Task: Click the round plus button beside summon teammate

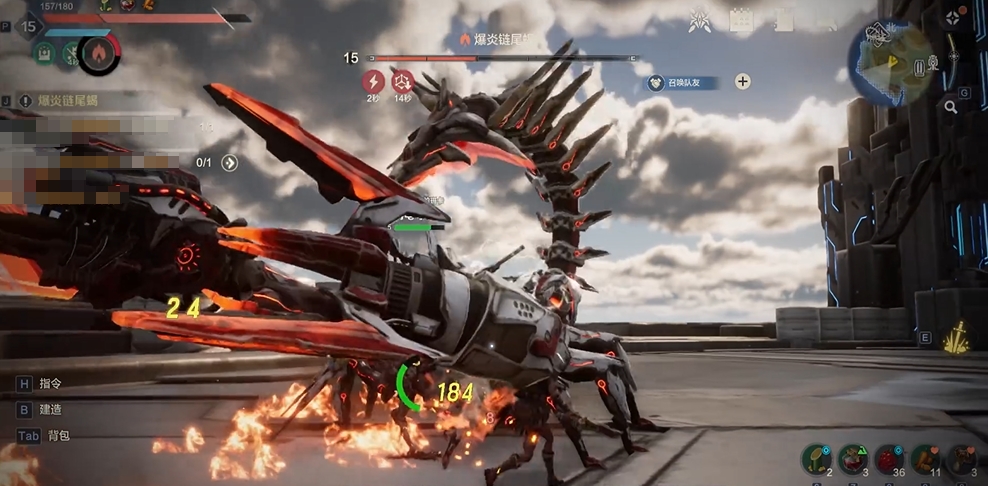Action: click(743, 82)
